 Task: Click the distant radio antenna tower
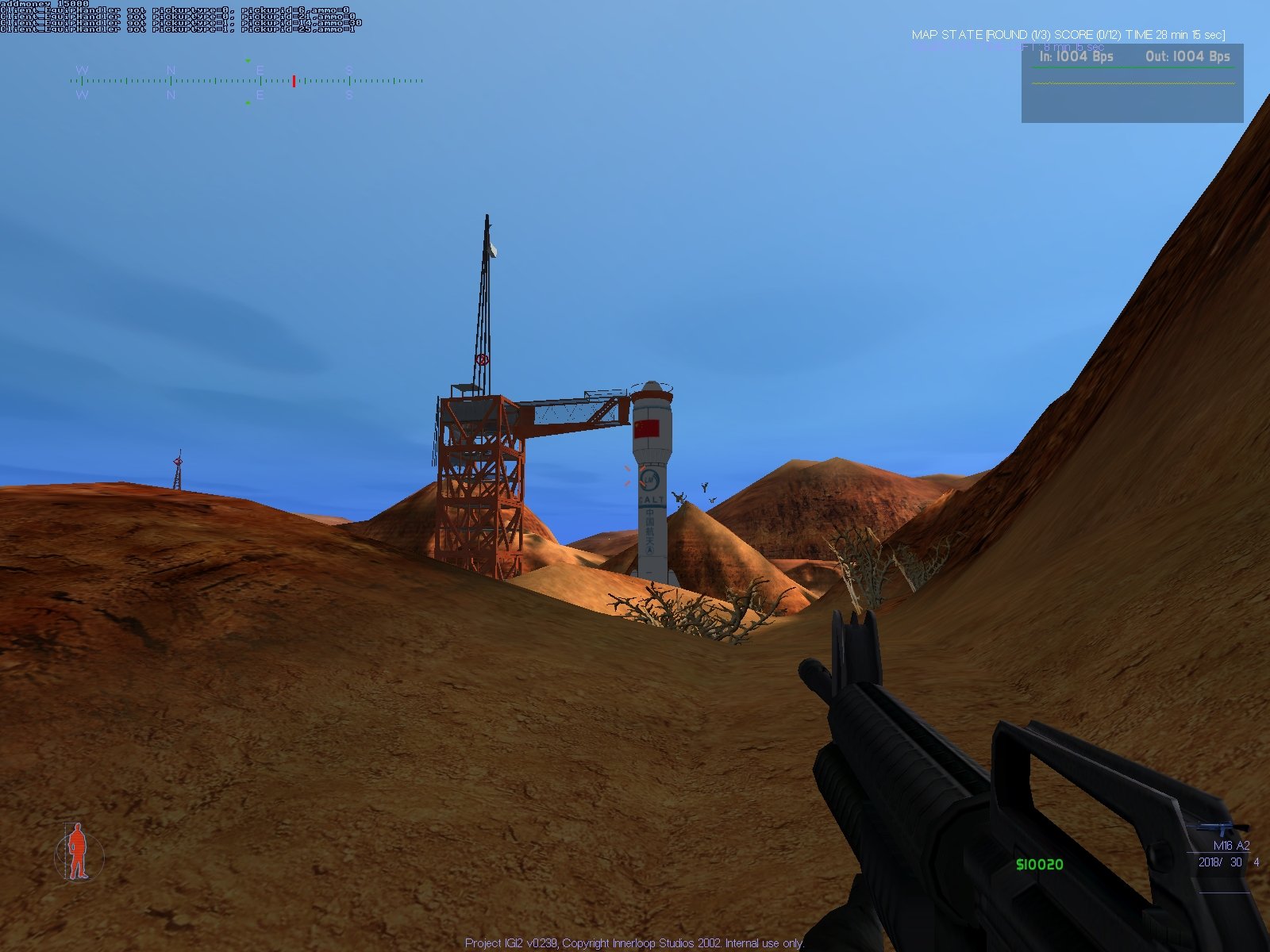coord(178,468)
